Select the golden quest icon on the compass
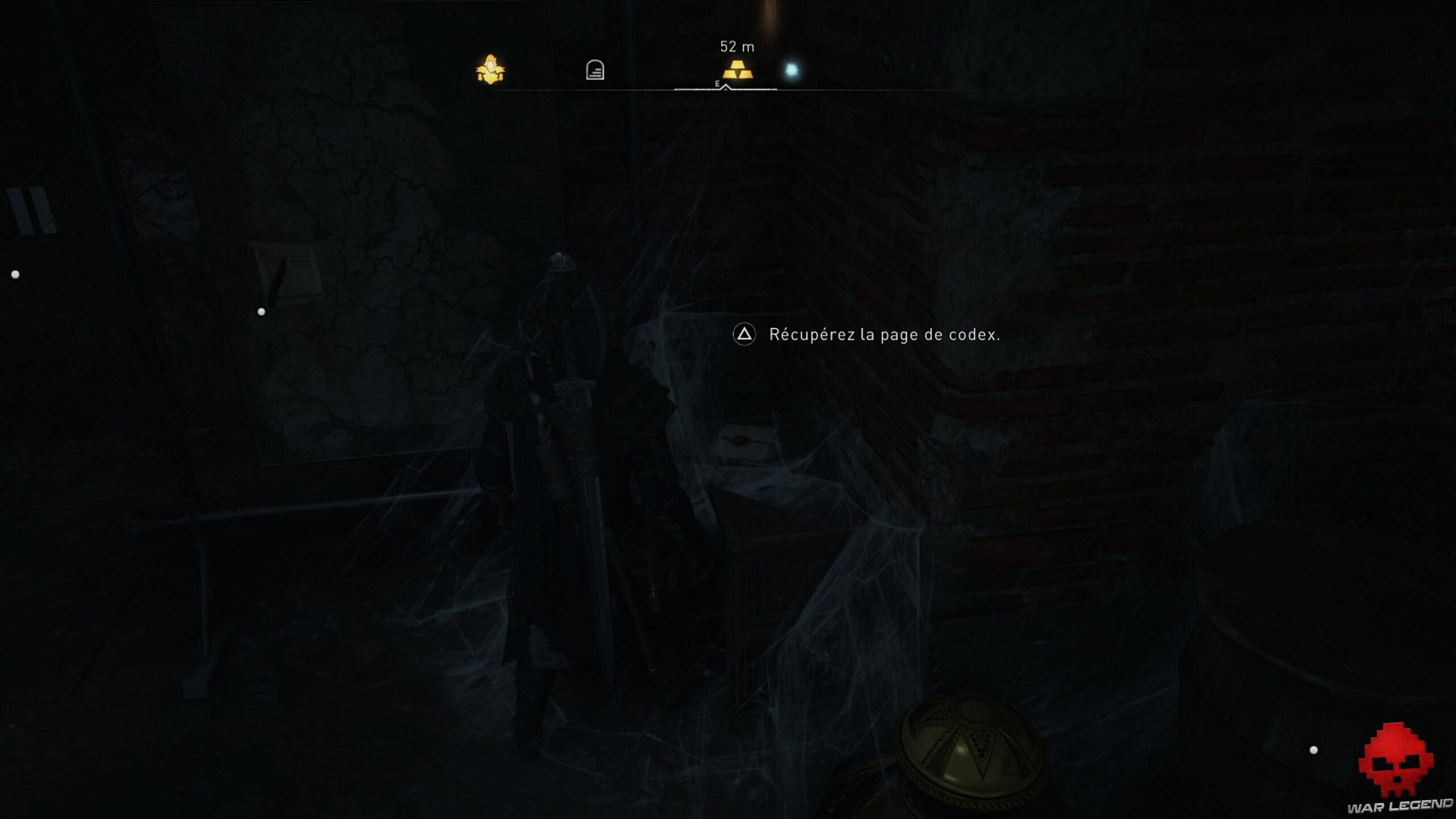 tap(491, 70)
